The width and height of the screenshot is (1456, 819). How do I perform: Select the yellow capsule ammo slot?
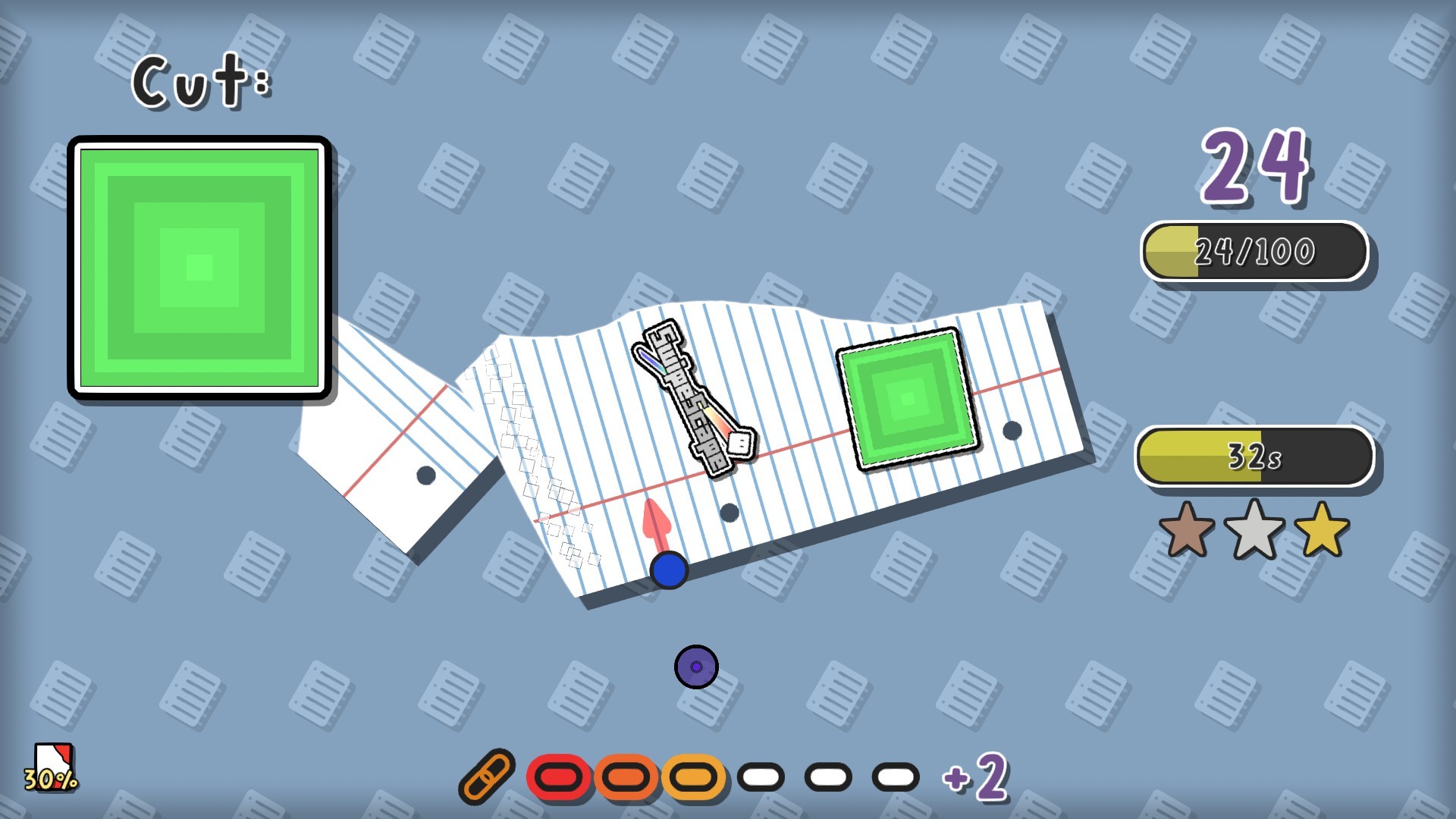tap(692, 775)
